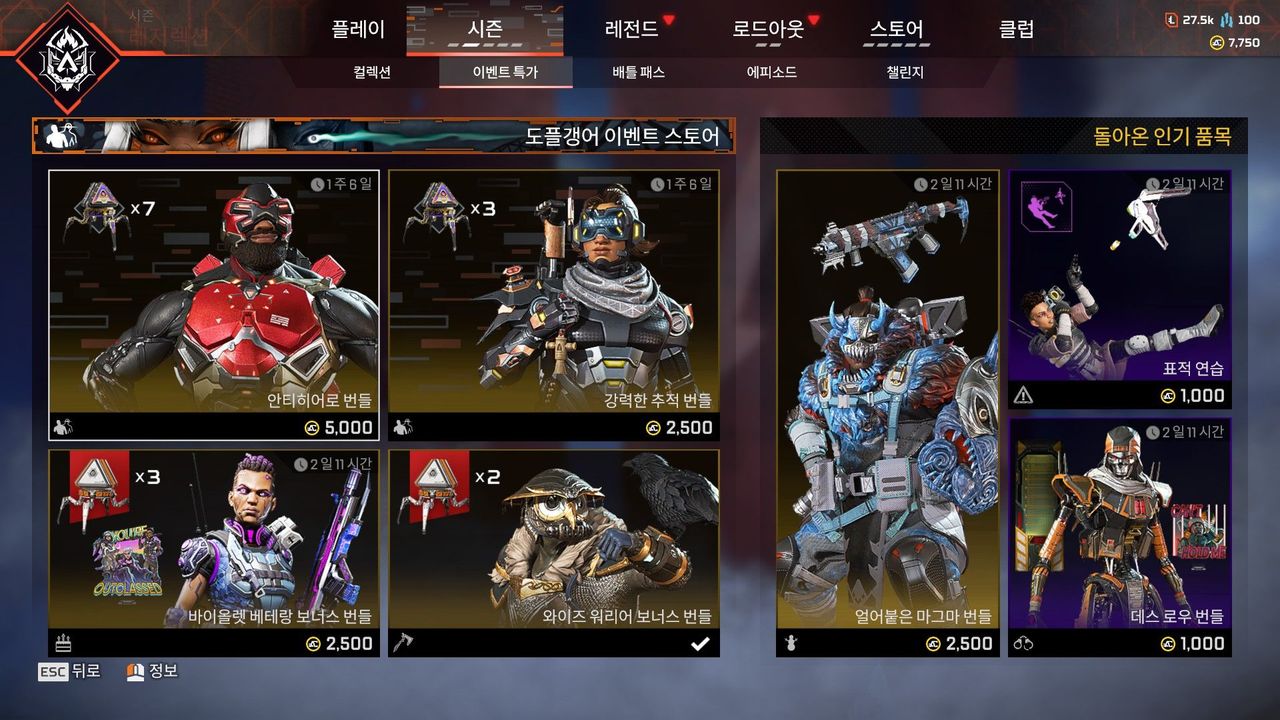Open the 정보 info button
The width and height of the screenshot is (1280, 720).
(x=152, y=672)
